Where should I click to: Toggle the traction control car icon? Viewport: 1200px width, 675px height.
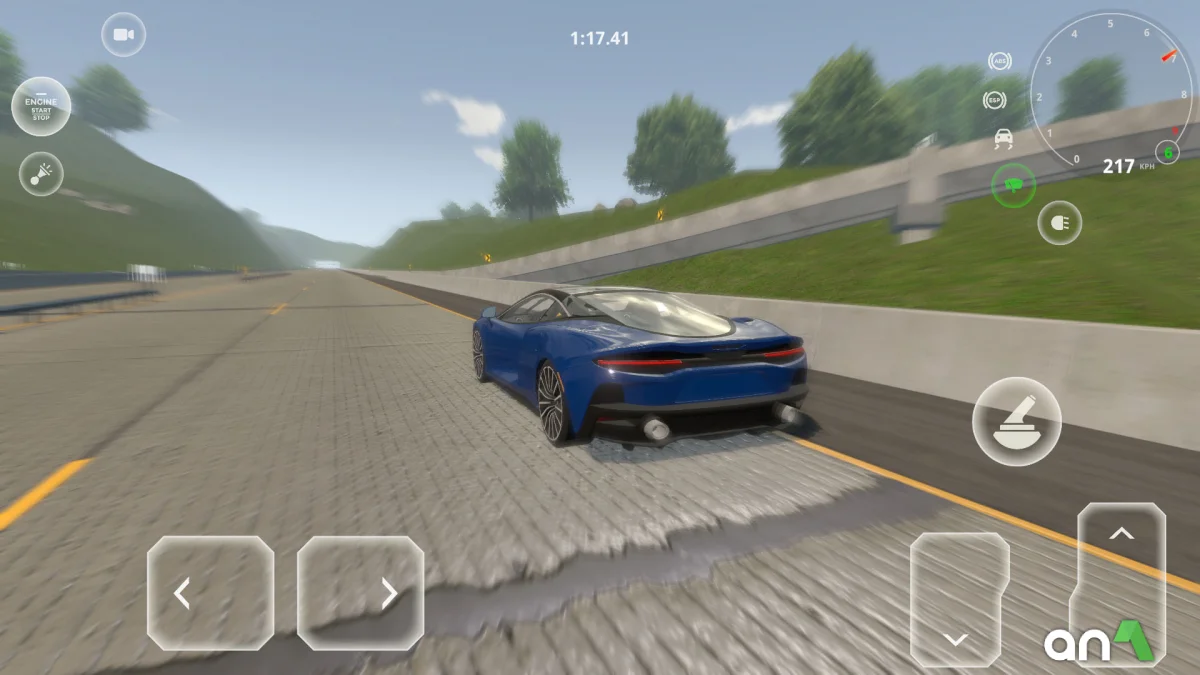(1003, 139)
